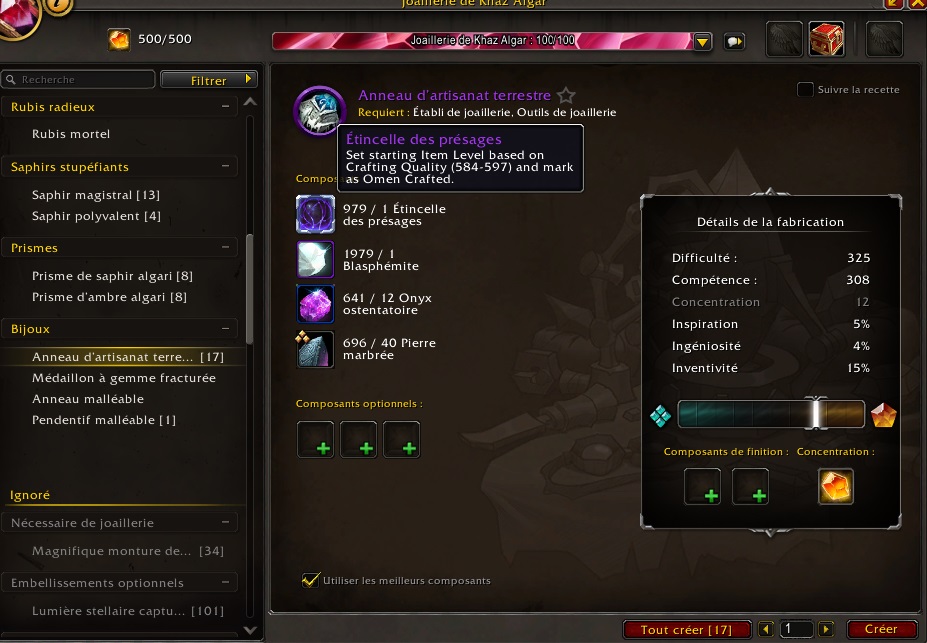Toggle Utiliser les meilleurs composants
This screenshot has height=643, width=927.
click(310, 580)
